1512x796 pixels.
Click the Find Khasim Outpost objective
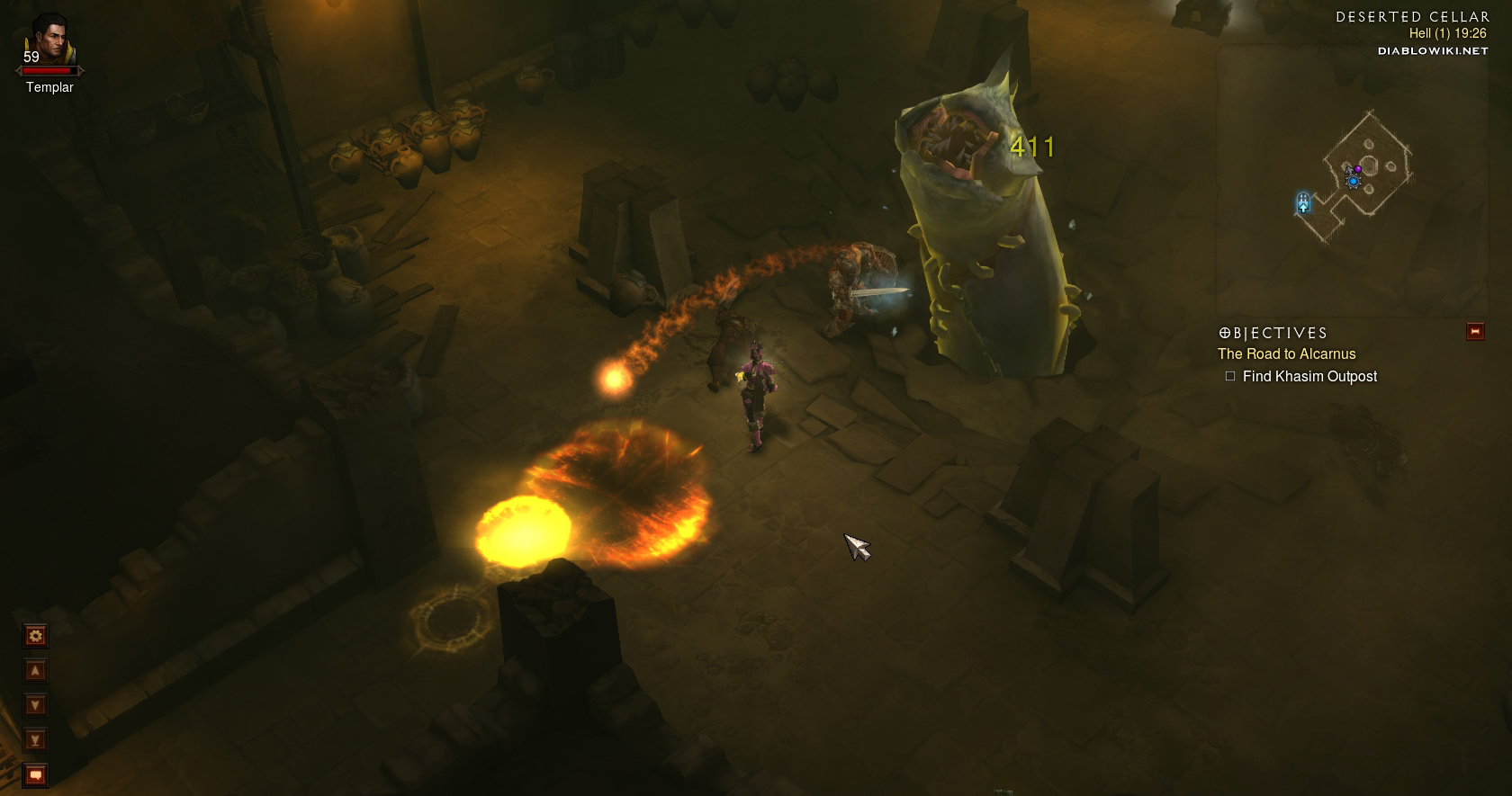point(1309,377)
